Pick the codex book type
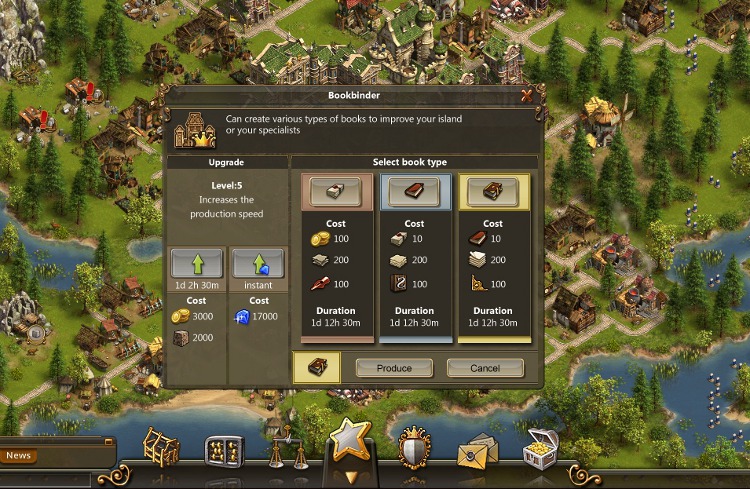 493,192
